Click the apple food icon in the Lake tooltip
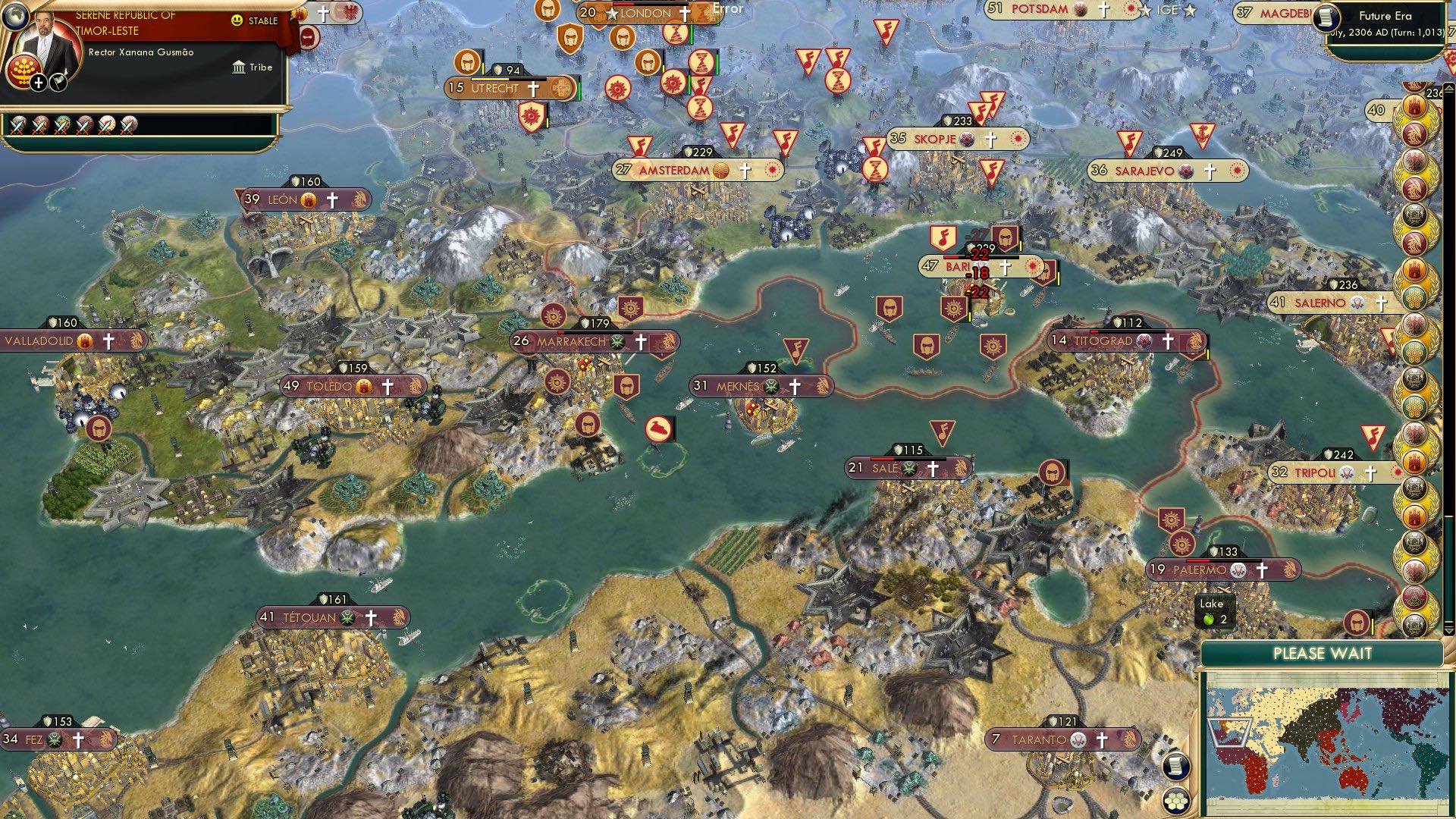The height and width of the screenshot is (819, 1456). point(1207,618)
